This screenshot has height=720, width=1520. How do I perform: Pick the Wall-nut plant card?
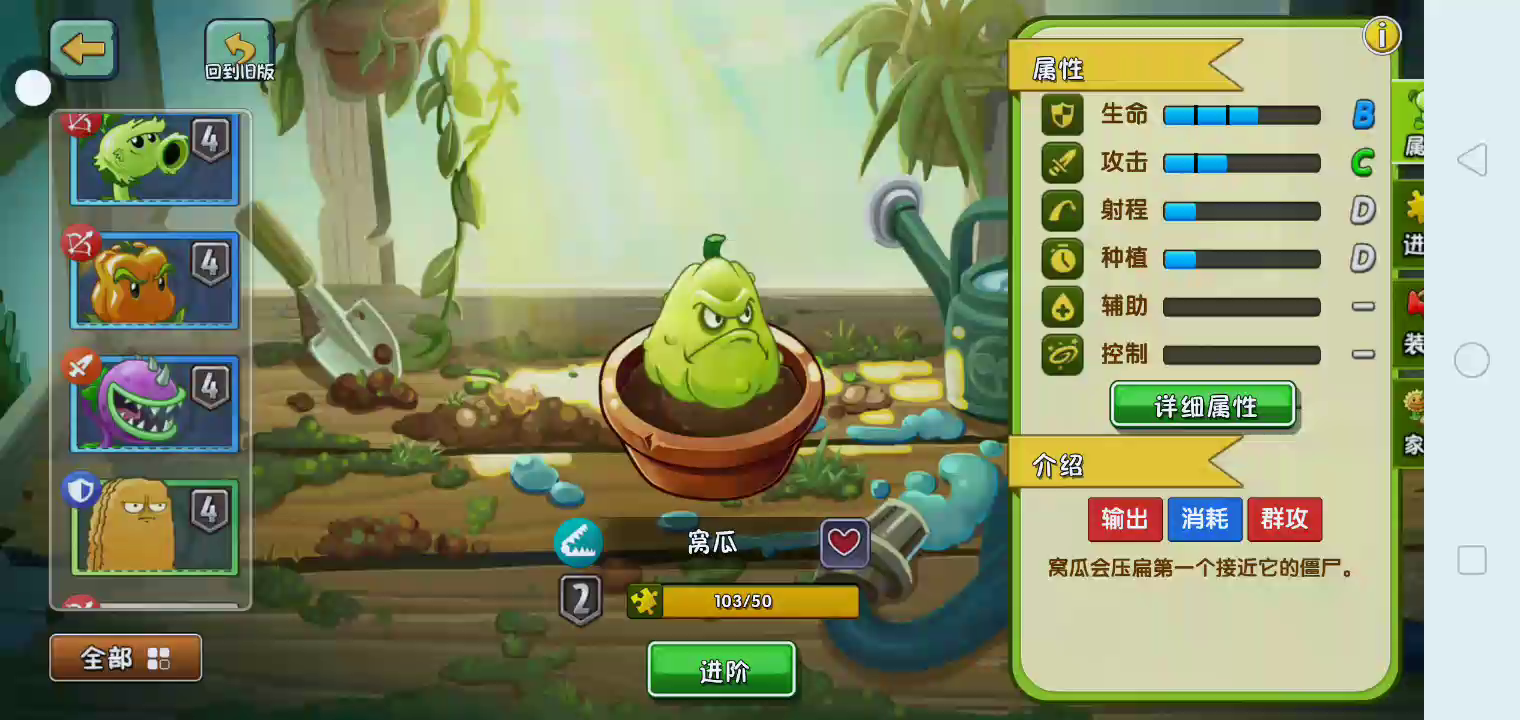(154, 525)
